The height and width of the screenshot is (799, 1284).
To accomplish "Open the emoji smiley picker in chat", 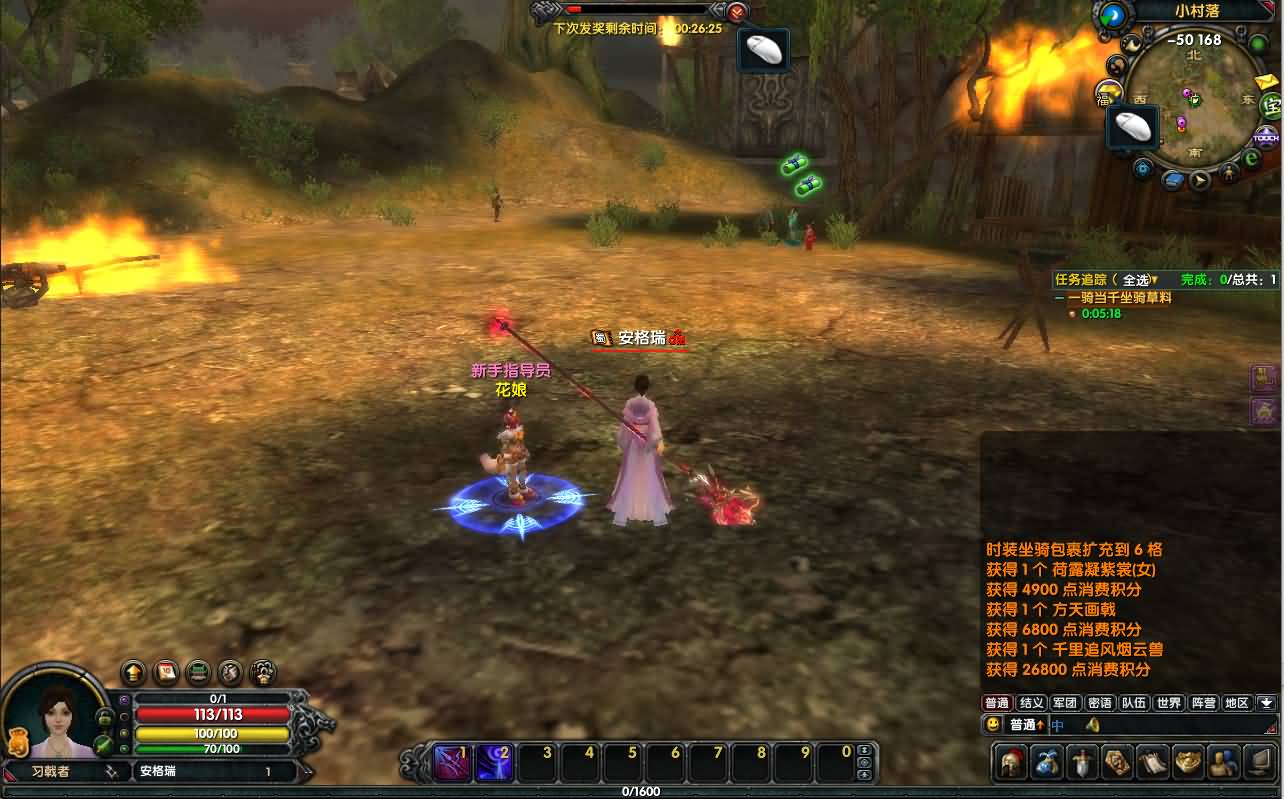I will 993,724.
